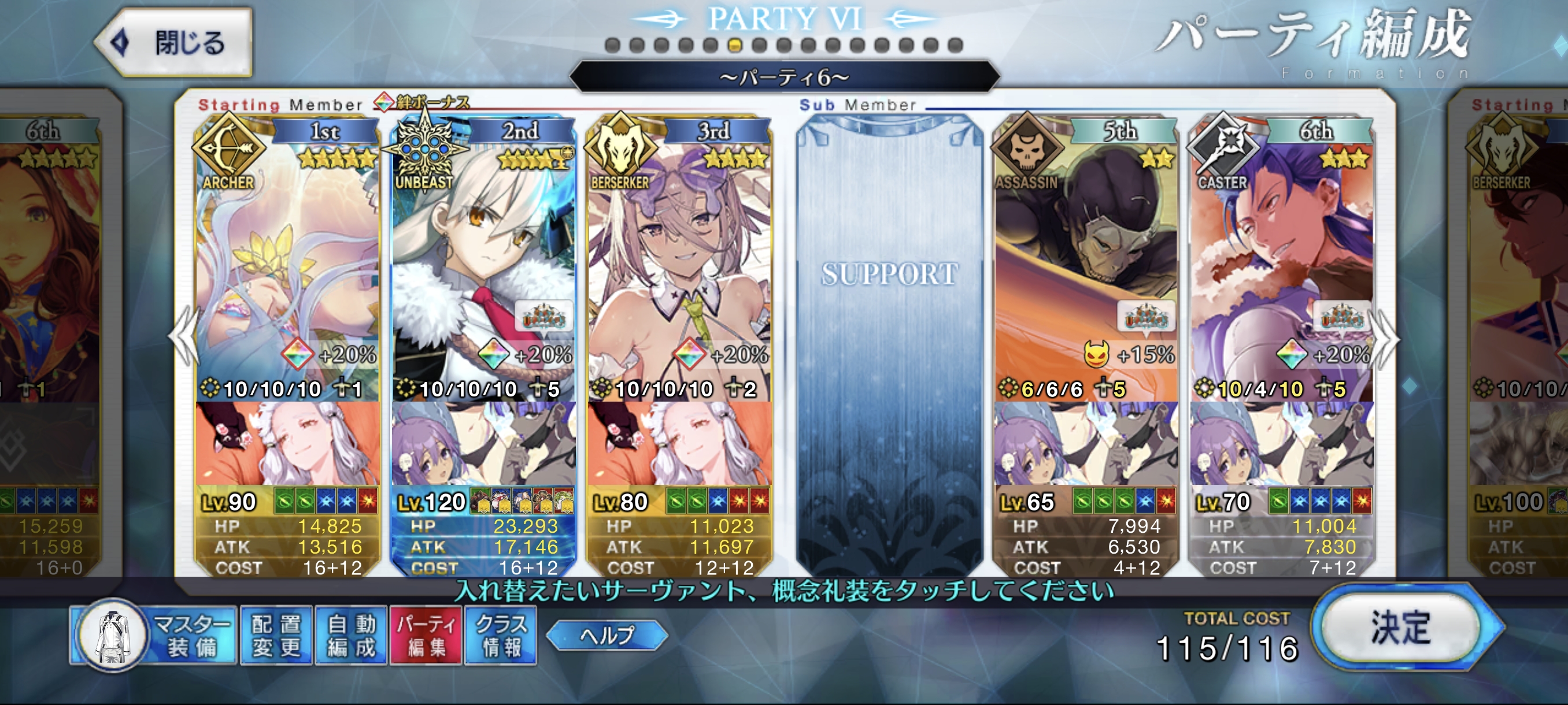Jump to the first party page dot
The height and width of the screenshot is (705, 1568).
(612, 45)
